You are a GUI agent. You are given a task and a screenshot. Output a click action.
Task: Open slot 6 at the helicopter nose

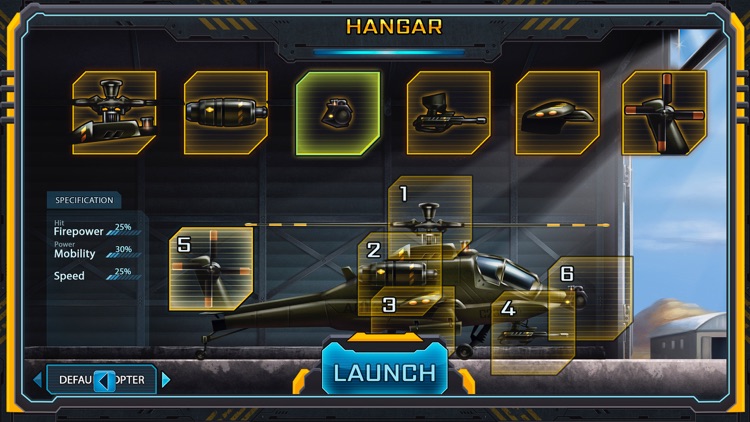(590, 297)
